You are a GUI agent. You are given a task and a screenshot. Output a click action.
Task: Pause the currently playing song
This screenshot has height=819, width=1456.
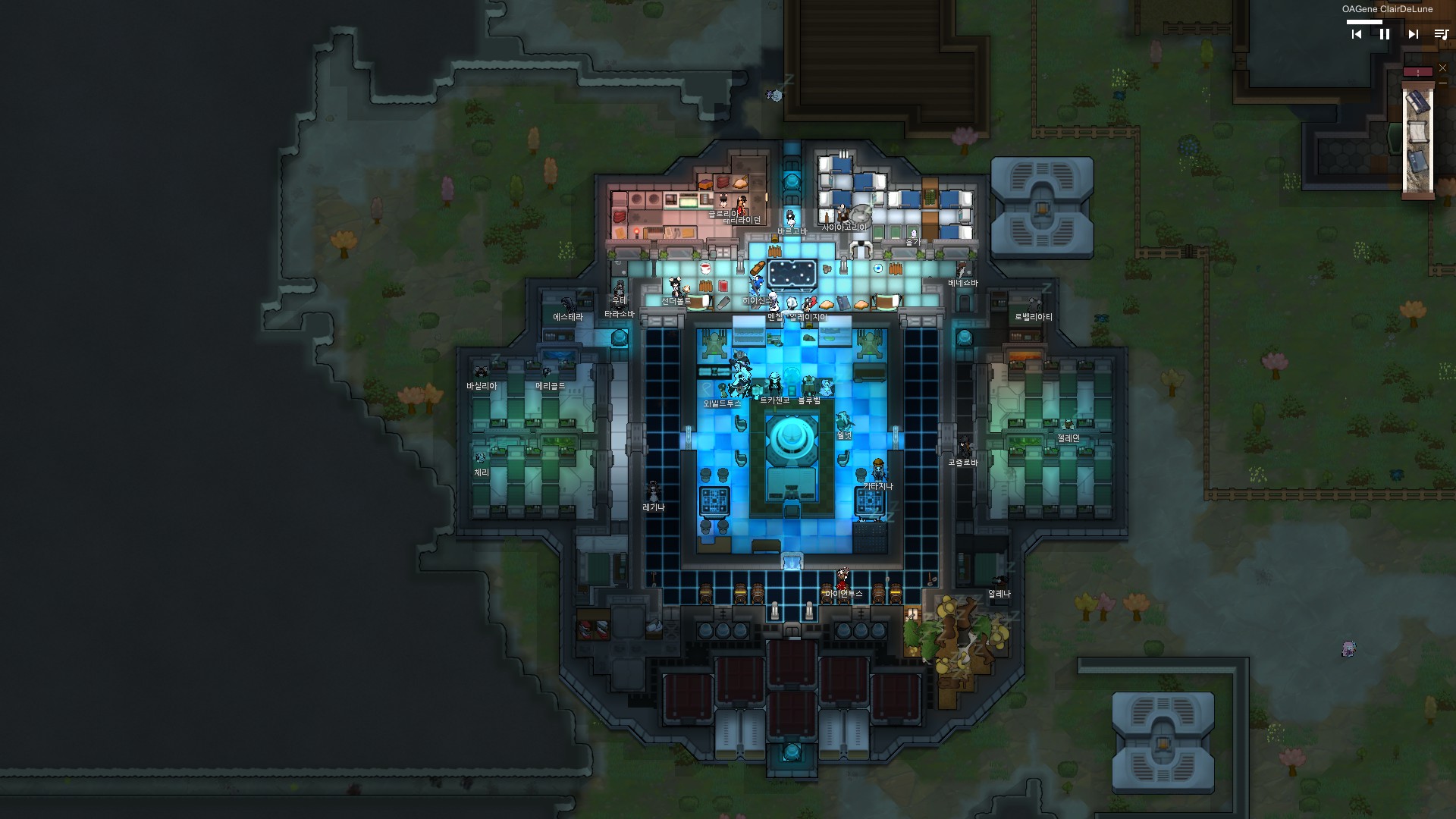point(1385,34)
